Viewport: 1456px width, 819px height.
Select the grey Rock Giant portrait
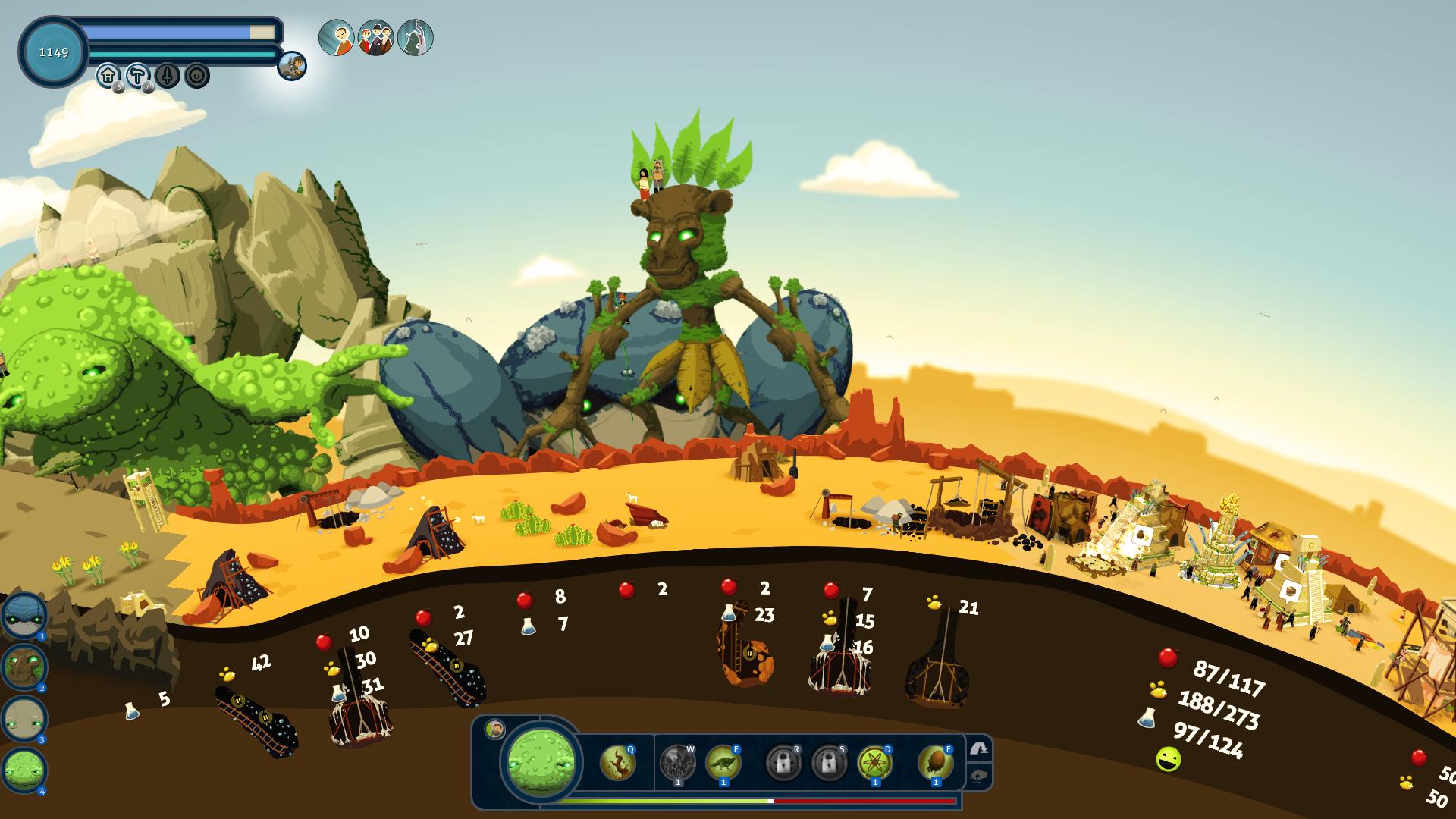24,719
